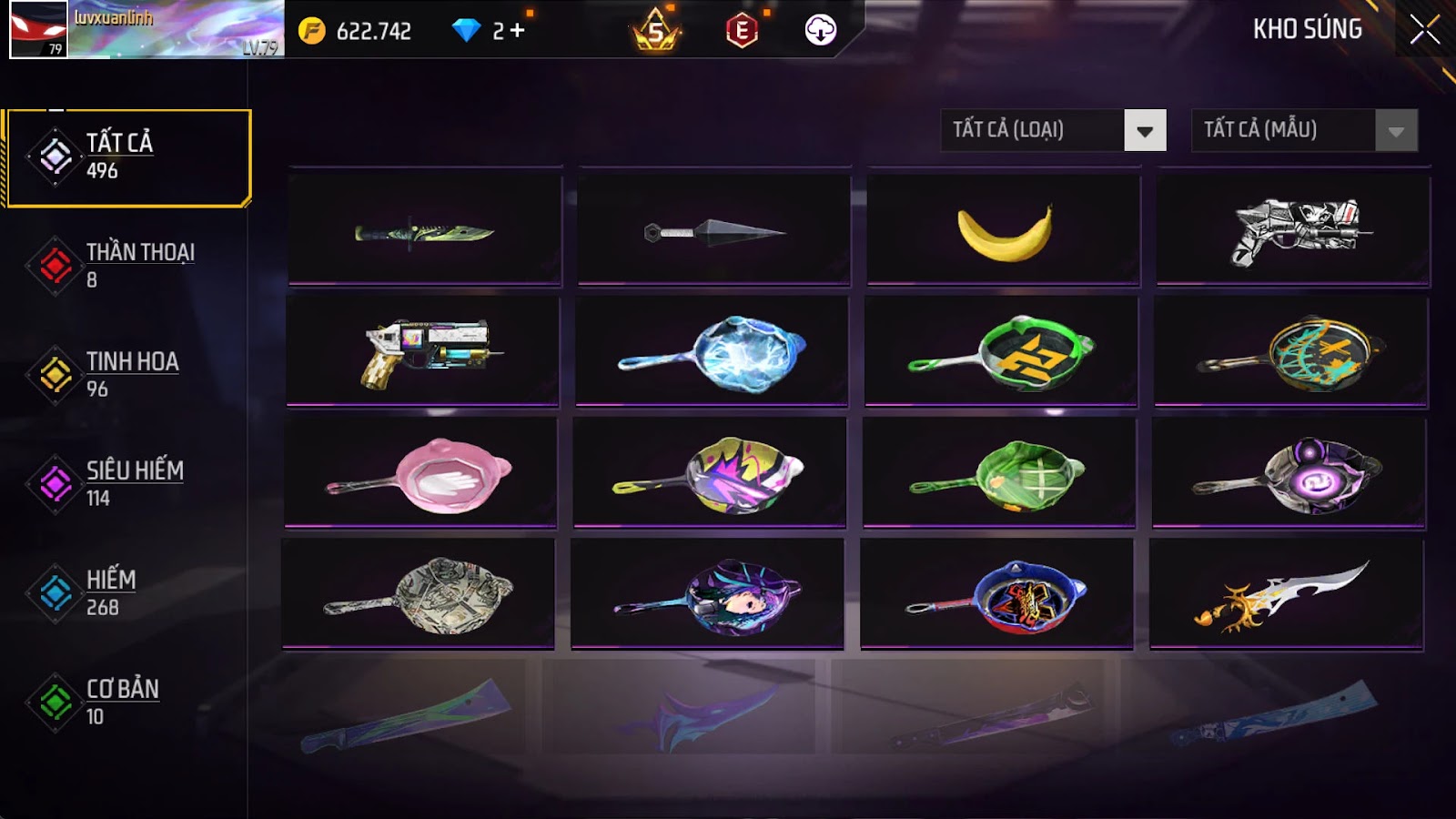Choose the green camo dagger skin
The image size is (1456, 819).
click(x=425, y=231)
